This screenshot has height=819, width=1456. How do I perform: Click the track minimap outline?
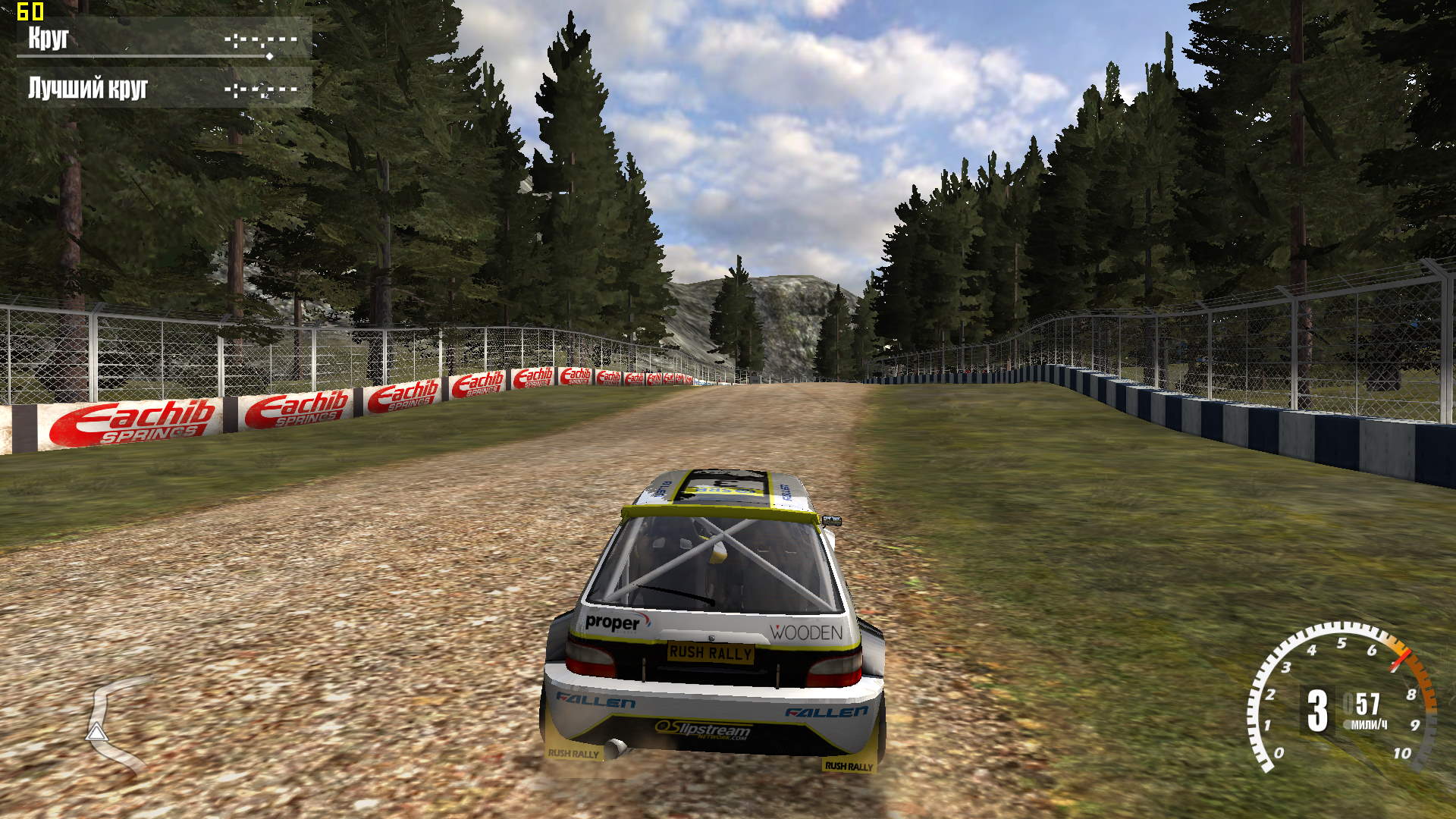[x=111, y=724]
